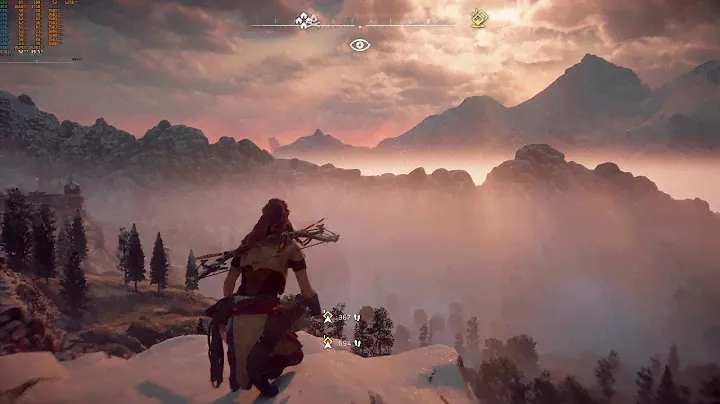Image resolution: width=720 pixels, height=404 pixels.
Task: Select the yellow quest marker on the compass
Action: click(x=479, y=18)
